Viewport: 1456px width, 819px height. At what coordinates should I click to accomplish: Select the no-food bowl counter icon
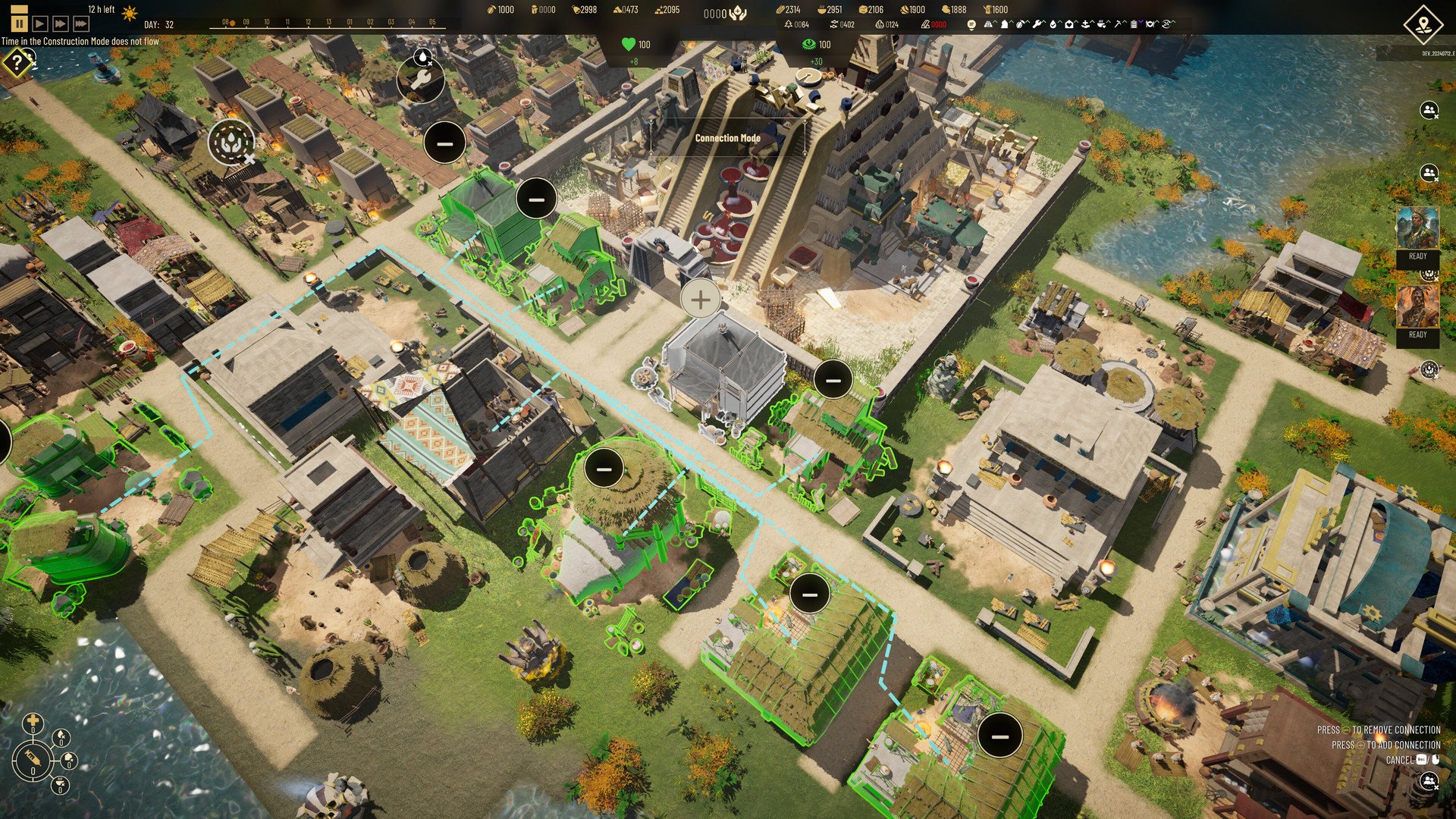[59, 783]
